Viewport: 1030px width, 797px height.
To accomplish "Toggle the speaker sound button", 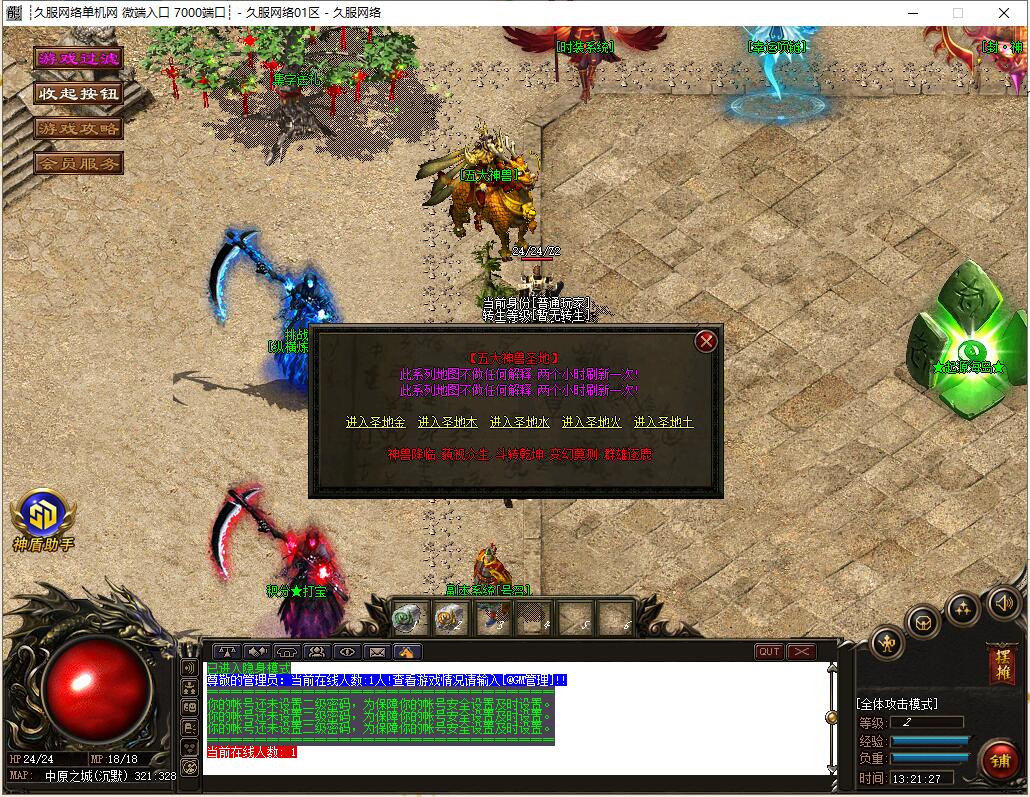I will [x=1004, y=603].
